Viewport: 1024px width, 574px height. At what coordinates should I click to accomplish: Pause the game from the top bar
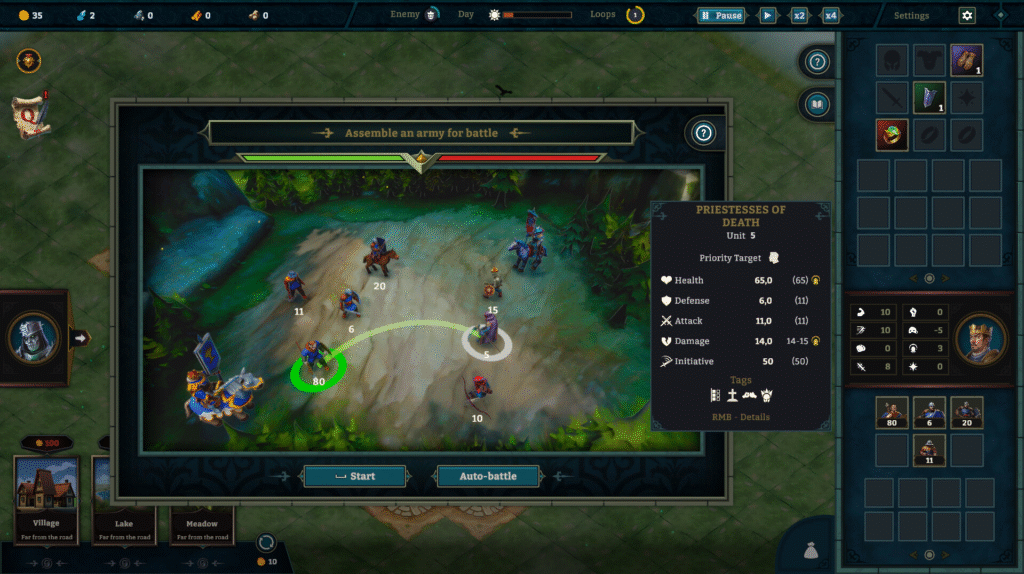point(721,16)
